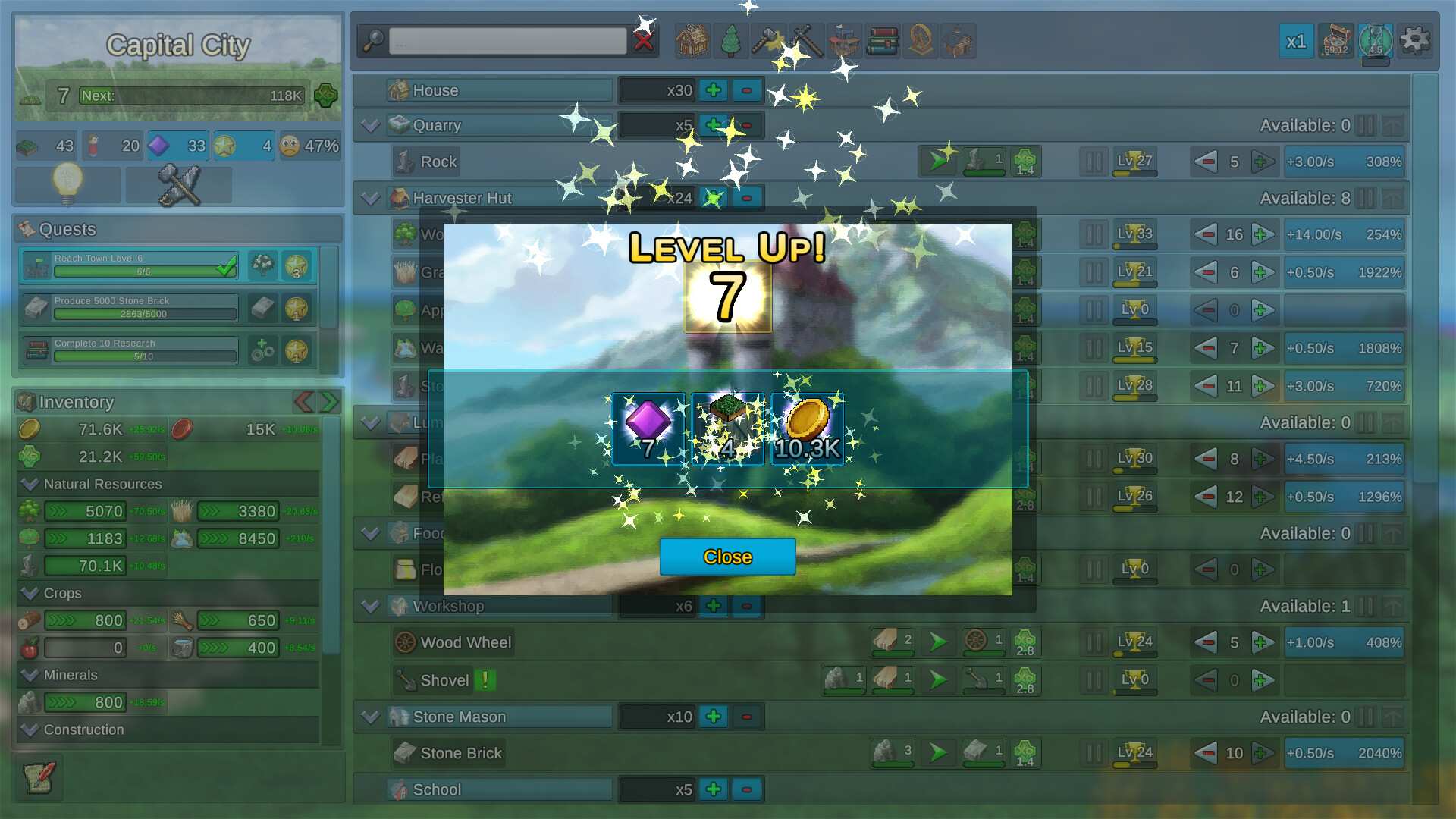Collapse the Quarry section

pyautogui.click(x=370, y=126)
